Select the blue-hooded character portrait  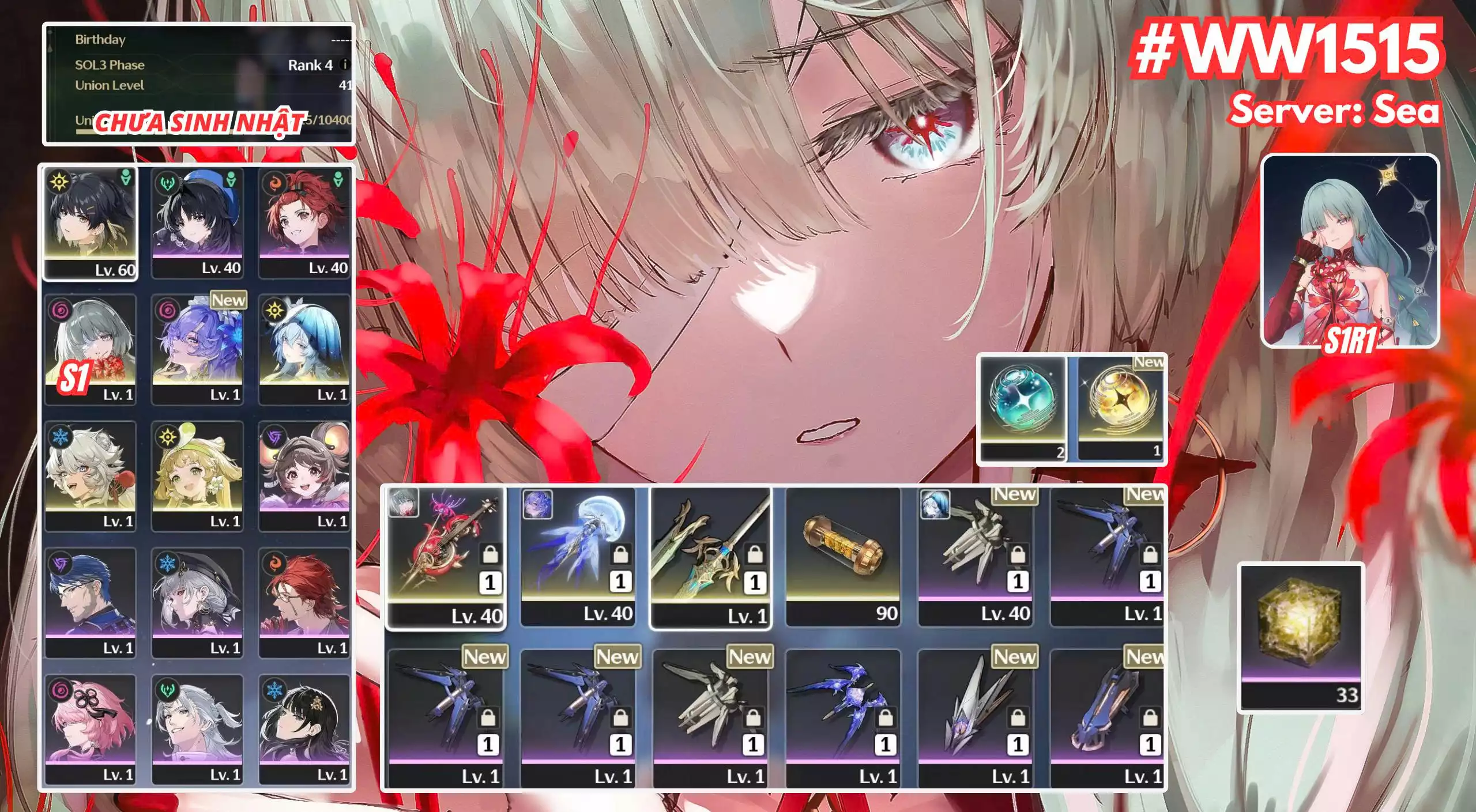tap(304, 349)
